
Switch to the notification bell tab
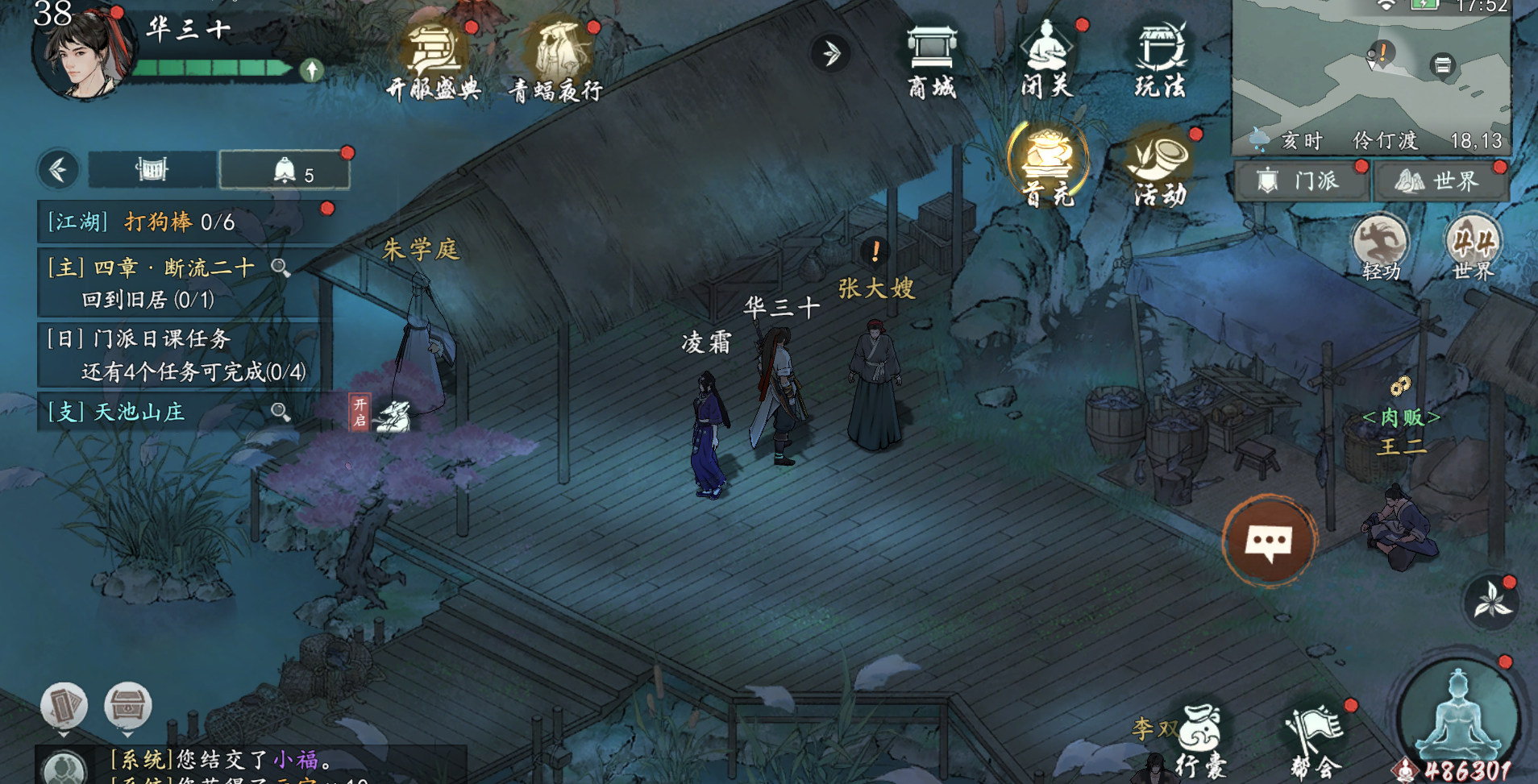coord(285,171)
